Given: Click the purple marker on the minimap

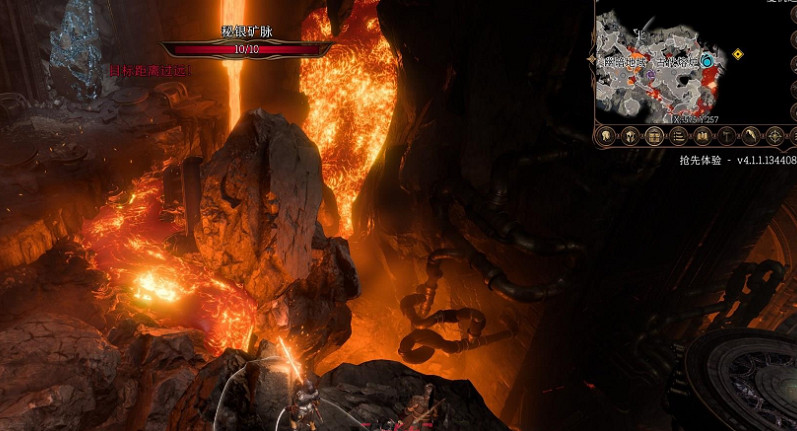Looking at the screenshot, I should tap(651, 74).
